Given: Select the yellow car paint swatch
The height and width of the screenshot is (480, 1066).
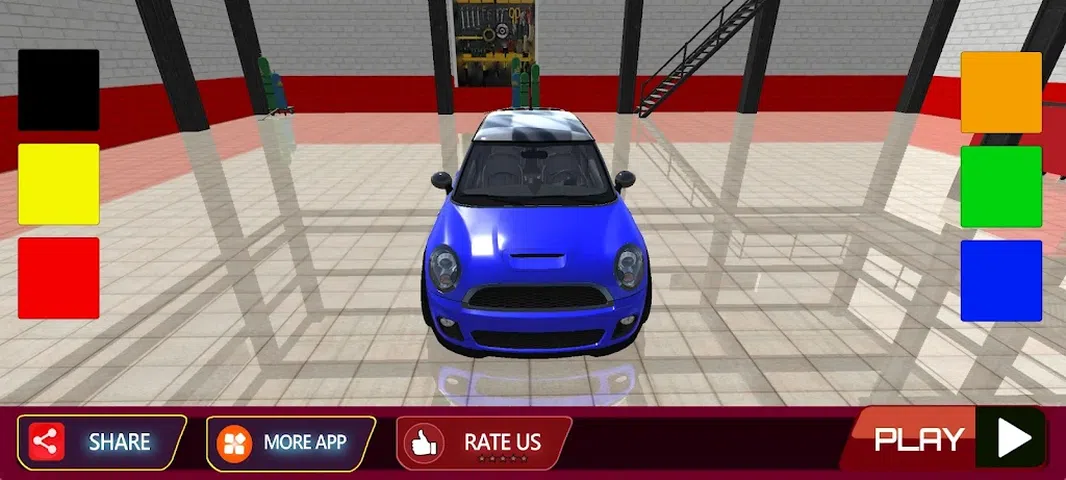Looking at the screenshot, I should tap(58, 184).
